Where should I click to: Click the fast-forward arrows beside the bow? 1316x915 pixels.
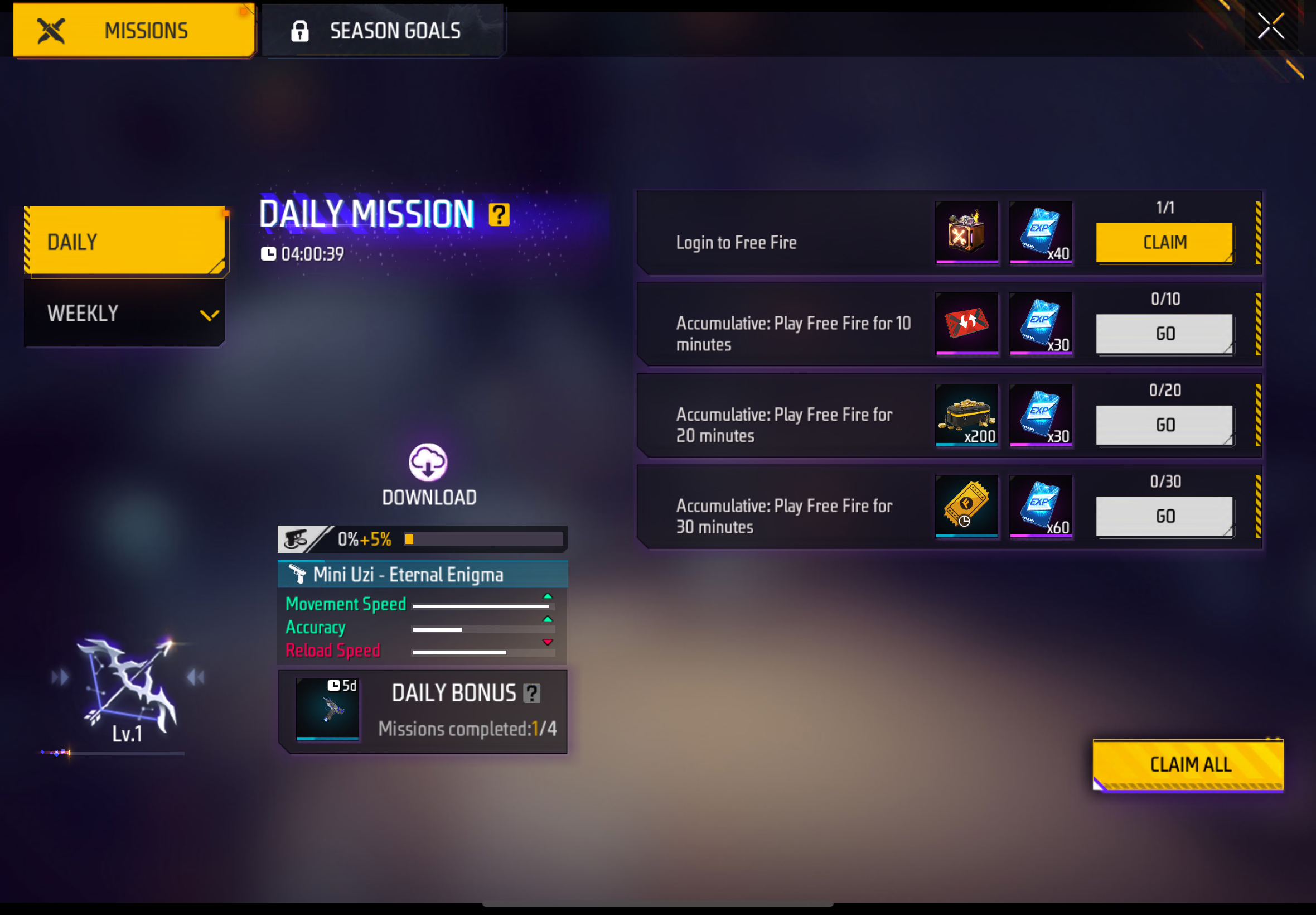click(x=59, y=677)
